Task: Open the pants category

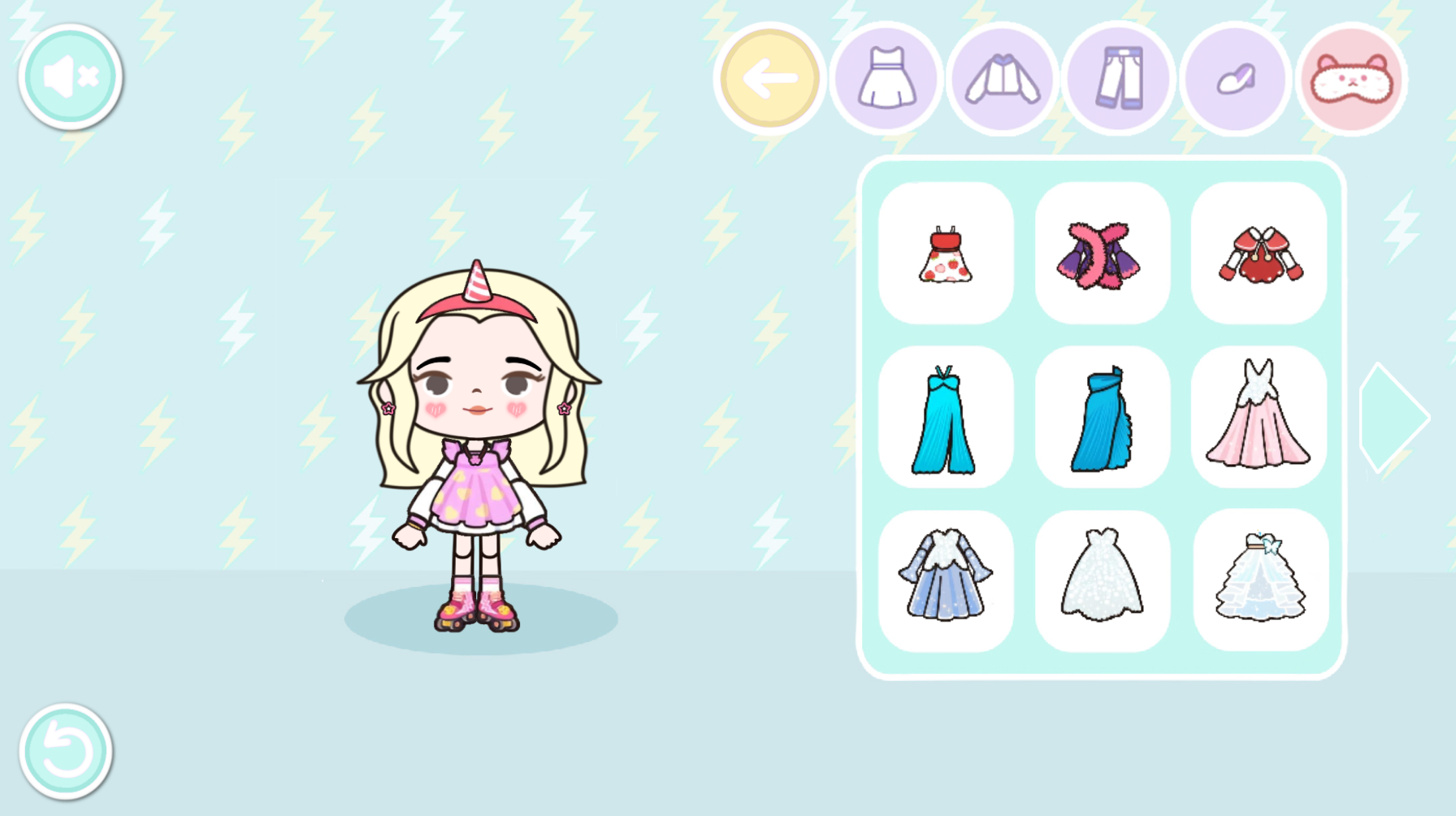Action: pyautogui.click(x=1118, y=79)
